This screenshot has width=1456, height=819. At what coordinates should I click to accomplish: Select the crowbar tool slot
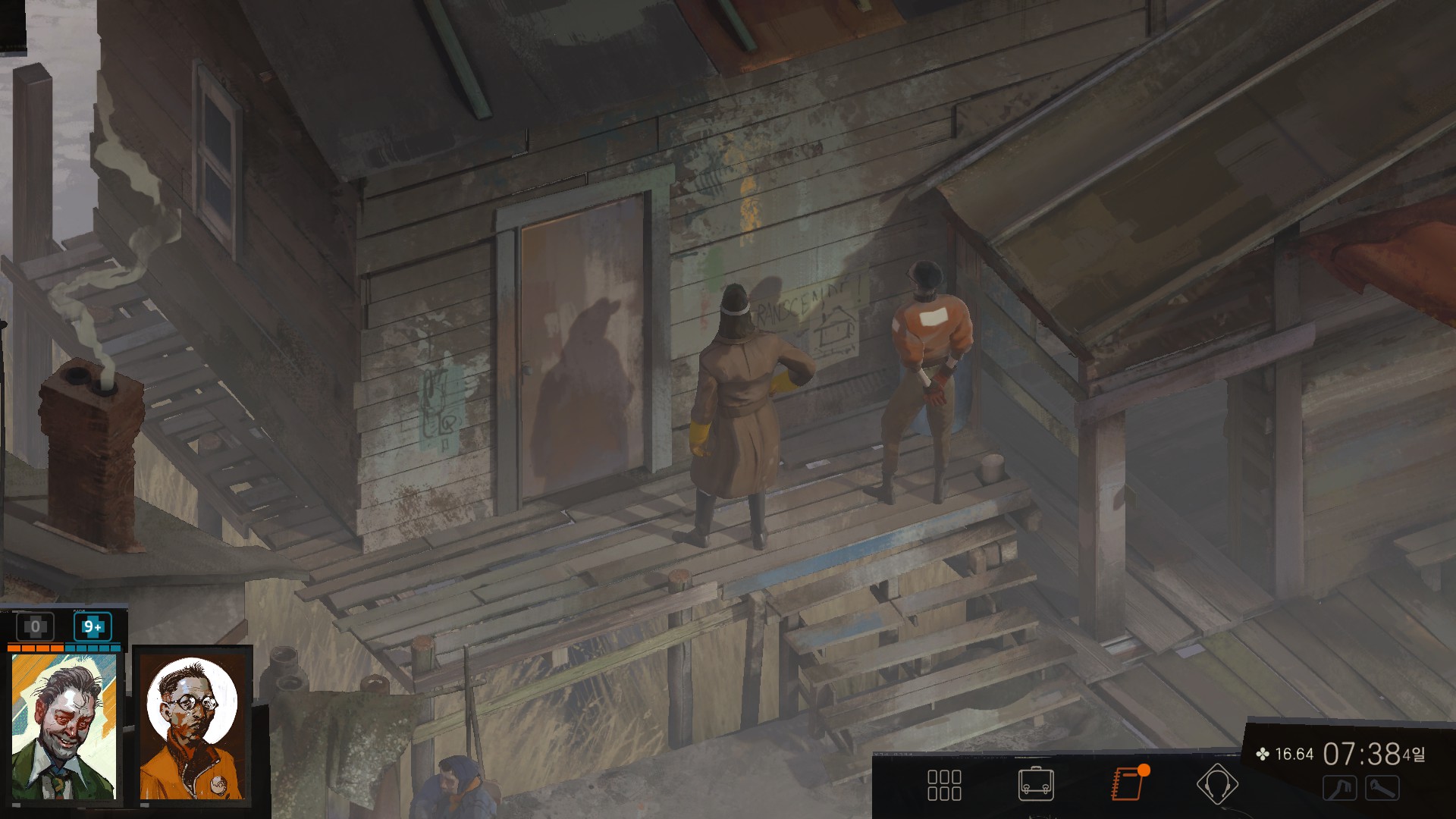point(1339,789)
